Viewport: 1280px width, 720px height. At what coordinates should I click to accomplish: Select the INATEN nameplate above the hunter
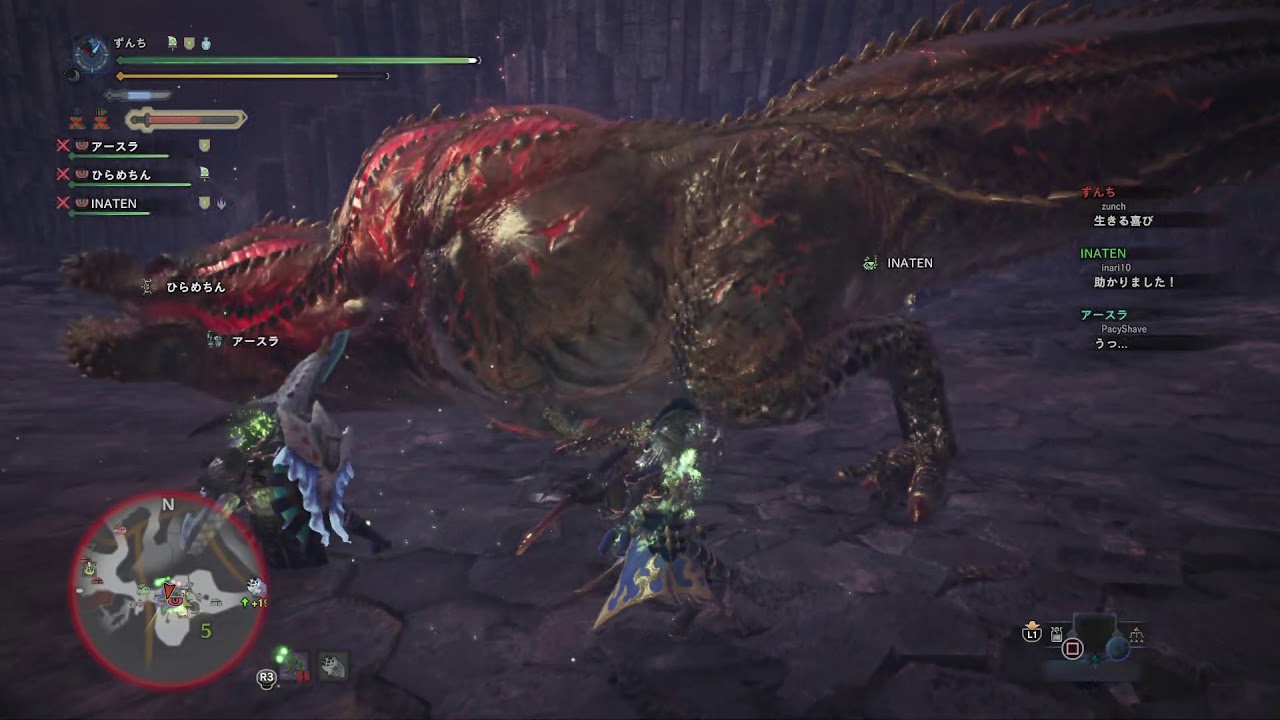(899, 263)
